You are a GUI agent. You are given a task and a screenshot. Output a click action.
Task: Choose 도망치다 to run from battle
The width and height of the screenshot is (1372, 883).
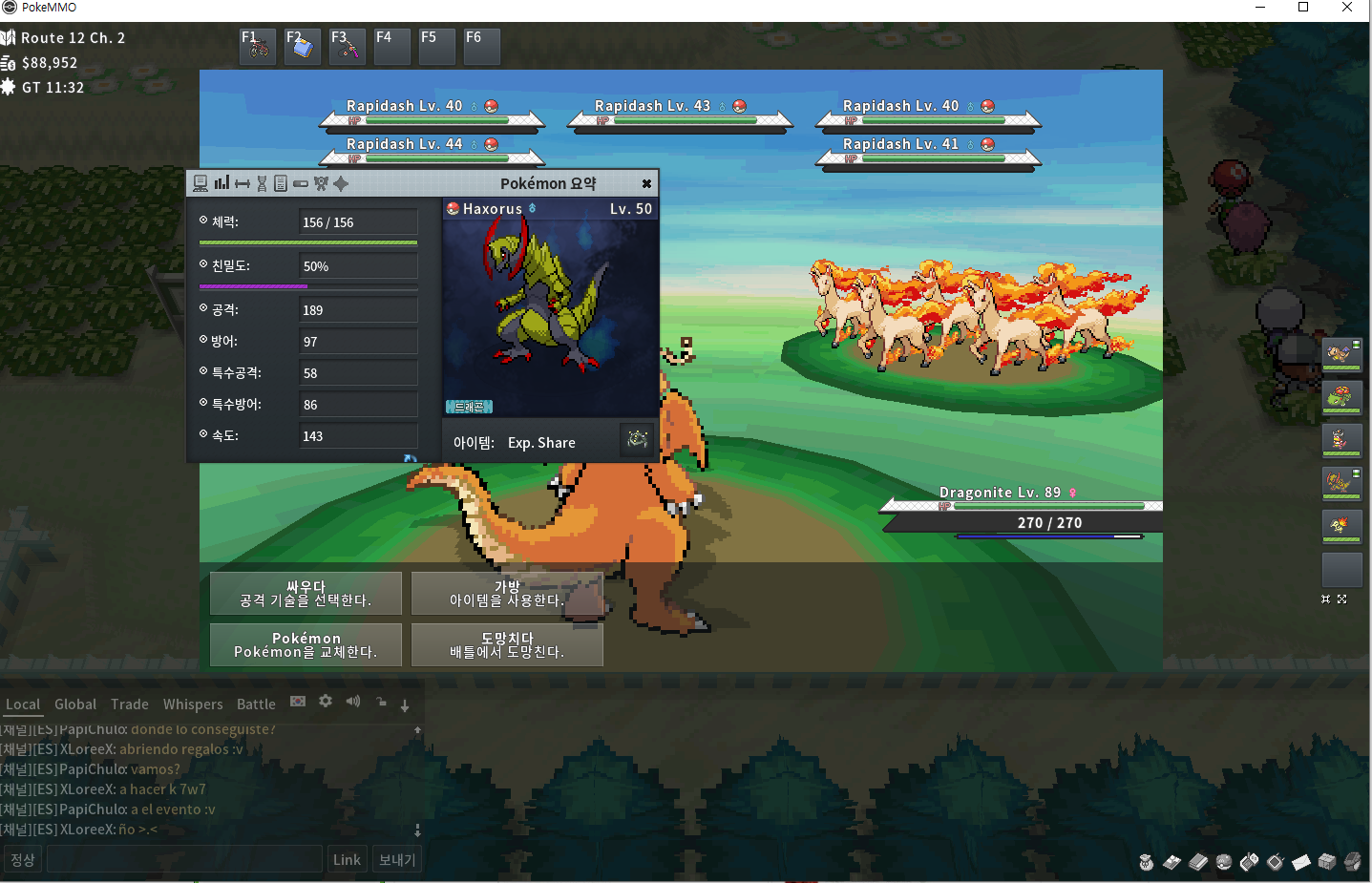(x=507, y=645)
